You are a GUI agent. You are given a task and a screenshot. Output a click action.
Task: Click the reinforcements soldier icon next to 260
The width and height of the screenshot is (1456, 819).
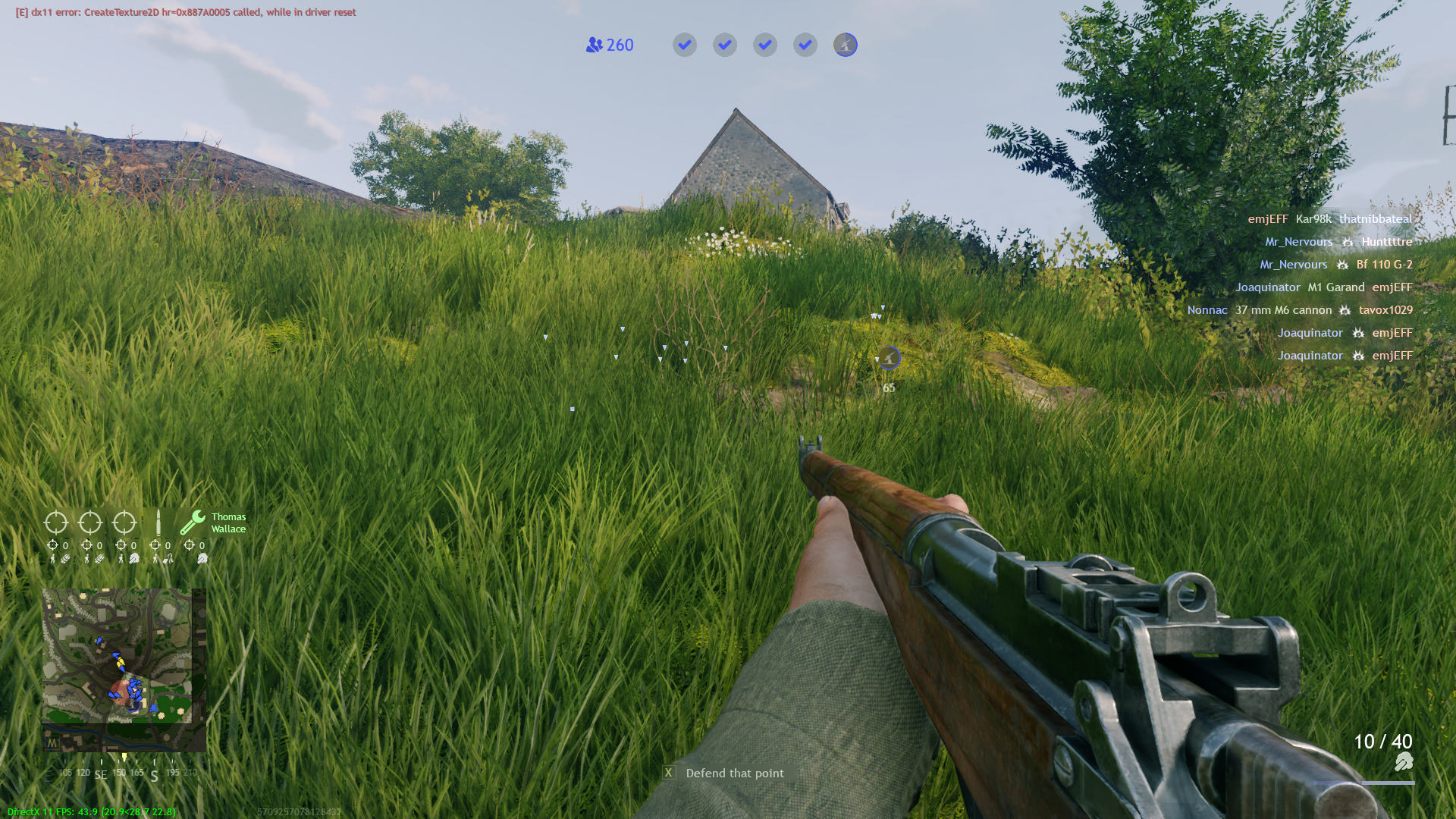tap(594, 45)
